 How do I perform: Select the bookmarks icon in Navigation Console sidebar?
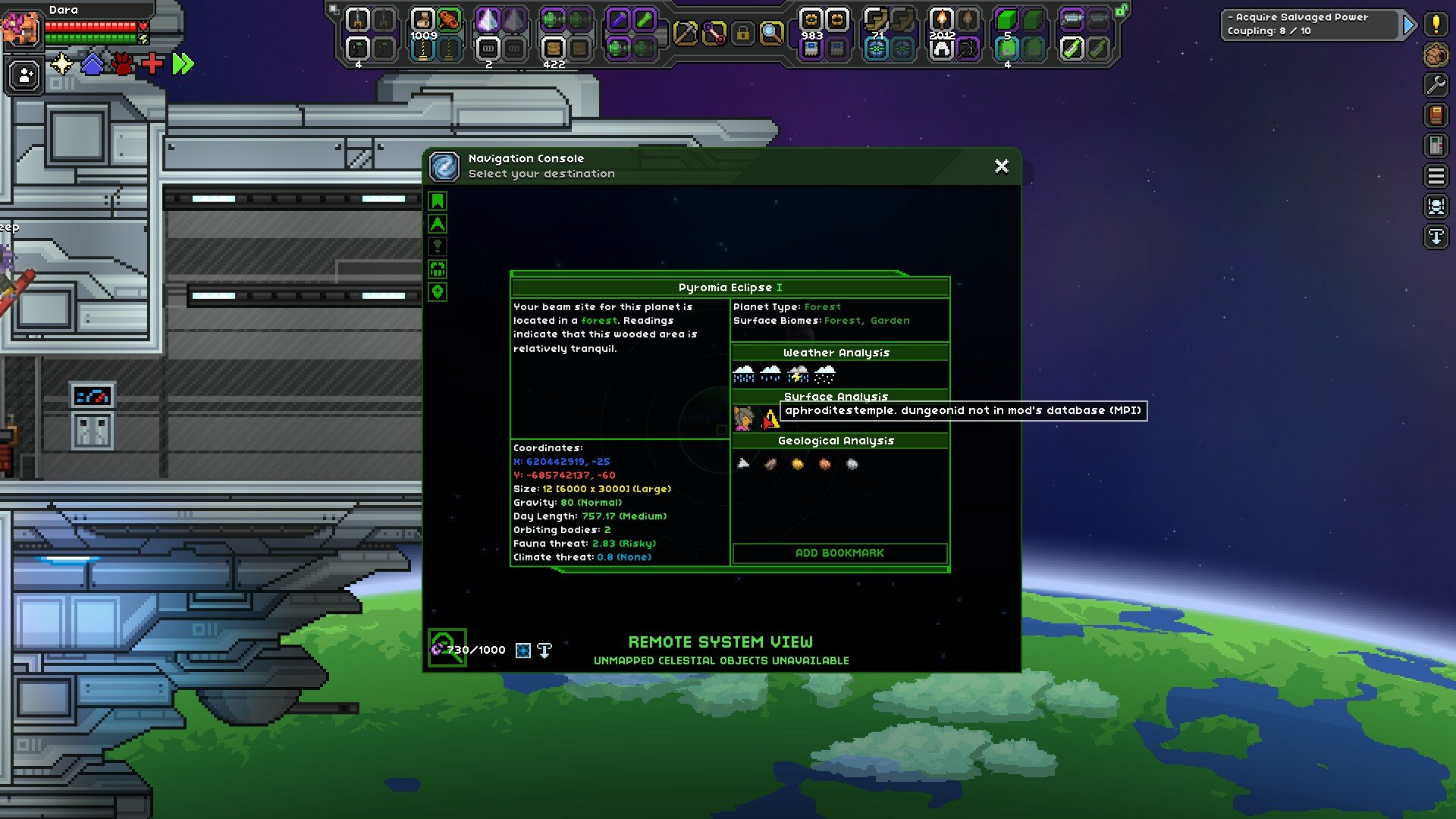pyautogui.click(x=438, y=201)
